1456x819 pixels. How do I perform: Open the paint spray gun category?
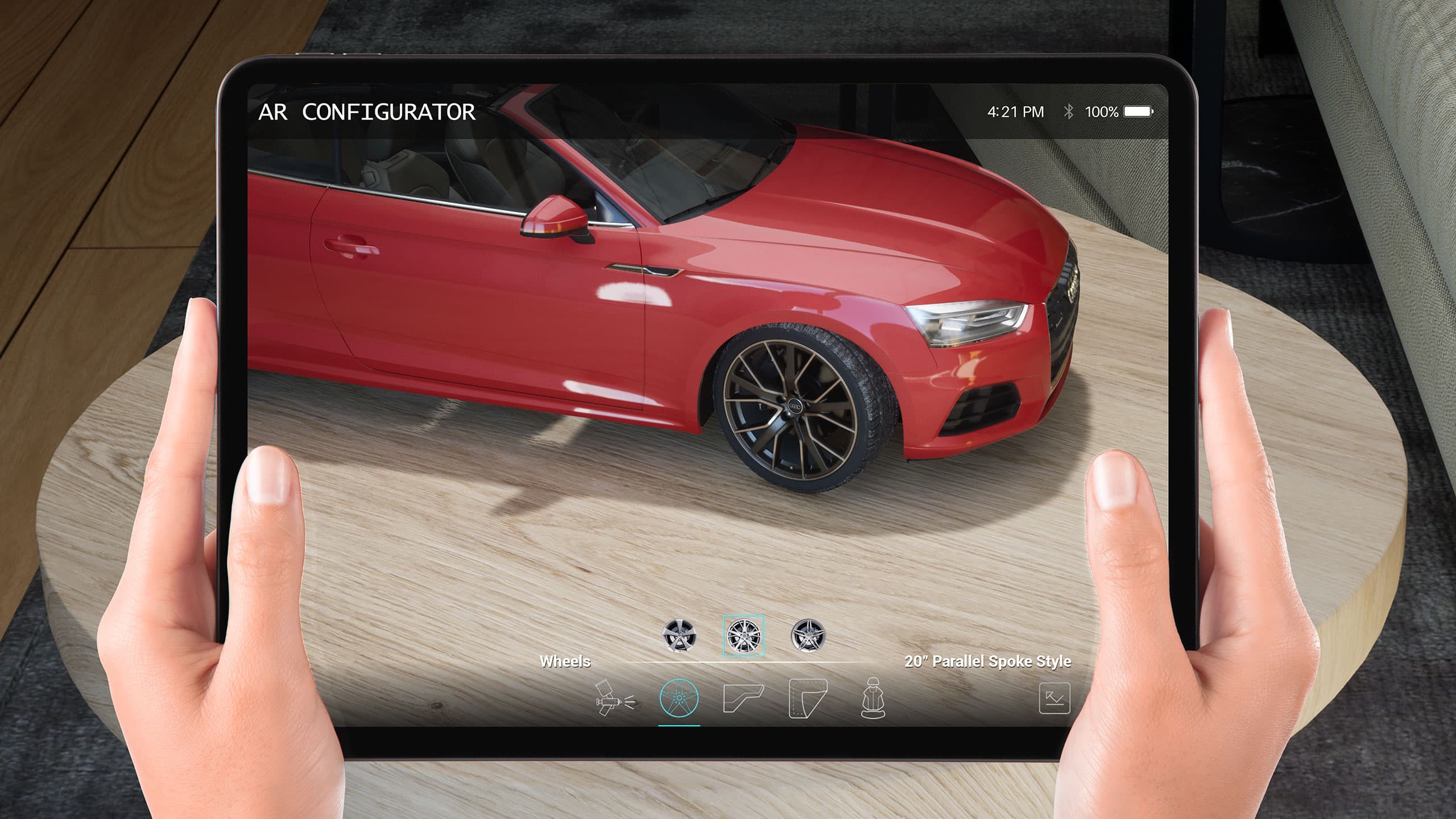[x=614, y=698]
